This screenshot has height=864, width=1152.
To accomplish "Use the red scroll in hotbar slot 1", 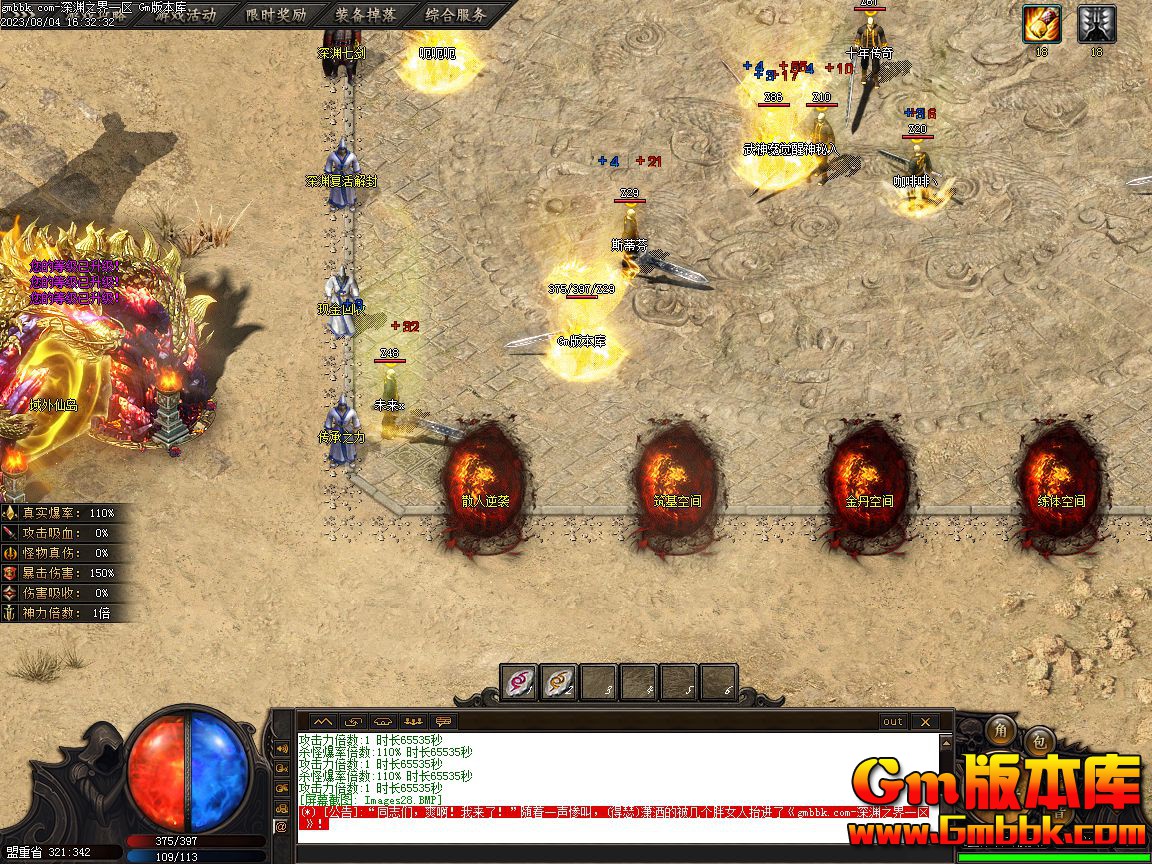I will click(519, 682).
